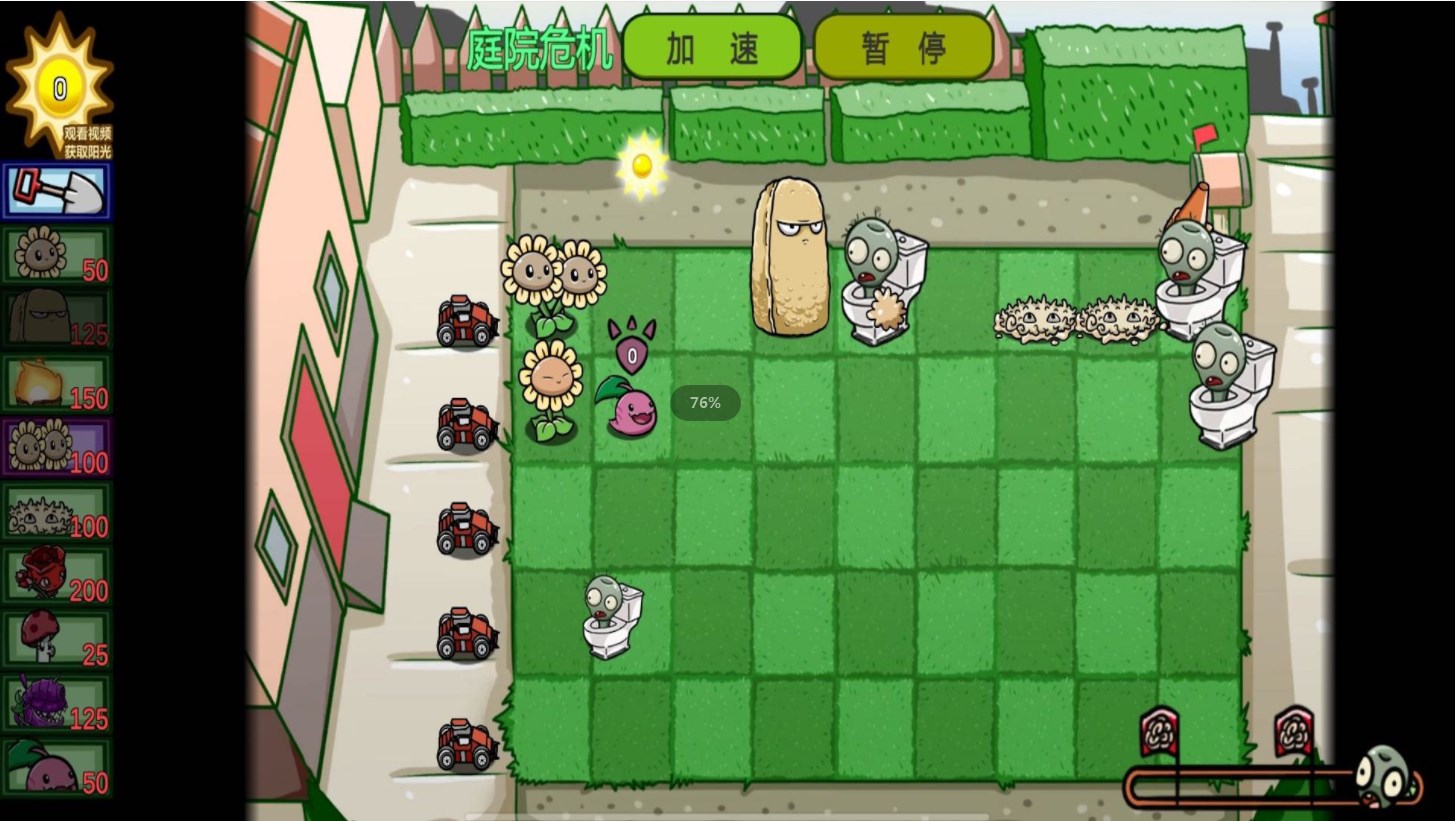
Task: Pause the game with 暂停
Action: 903,47
